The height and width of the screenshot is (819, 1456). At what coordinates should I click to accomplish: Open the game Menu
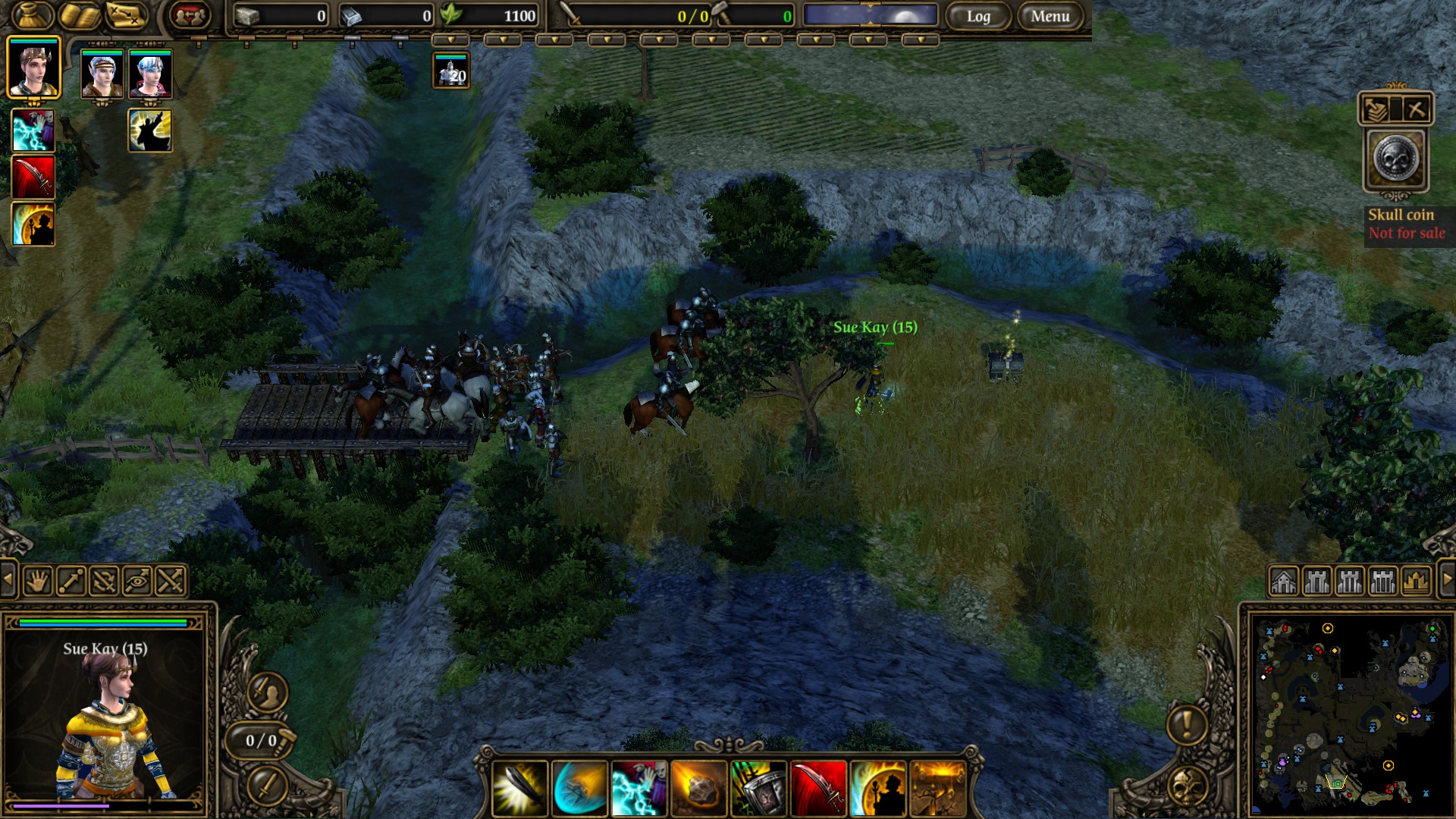(1050, 16)
